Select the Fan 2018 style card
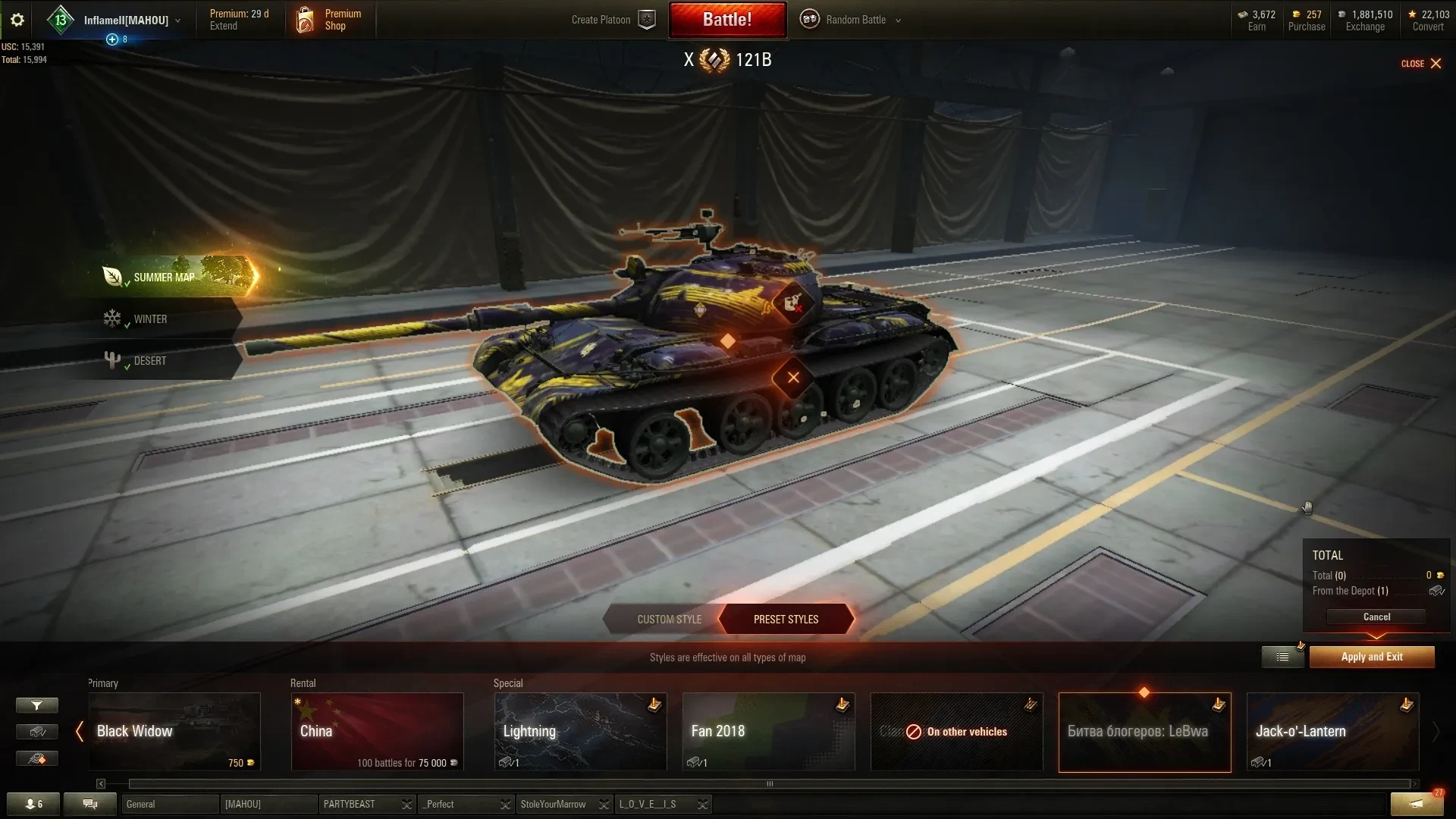Image resolution: width=1456 pixels, height=819 pixels. [x=768, y=732]
